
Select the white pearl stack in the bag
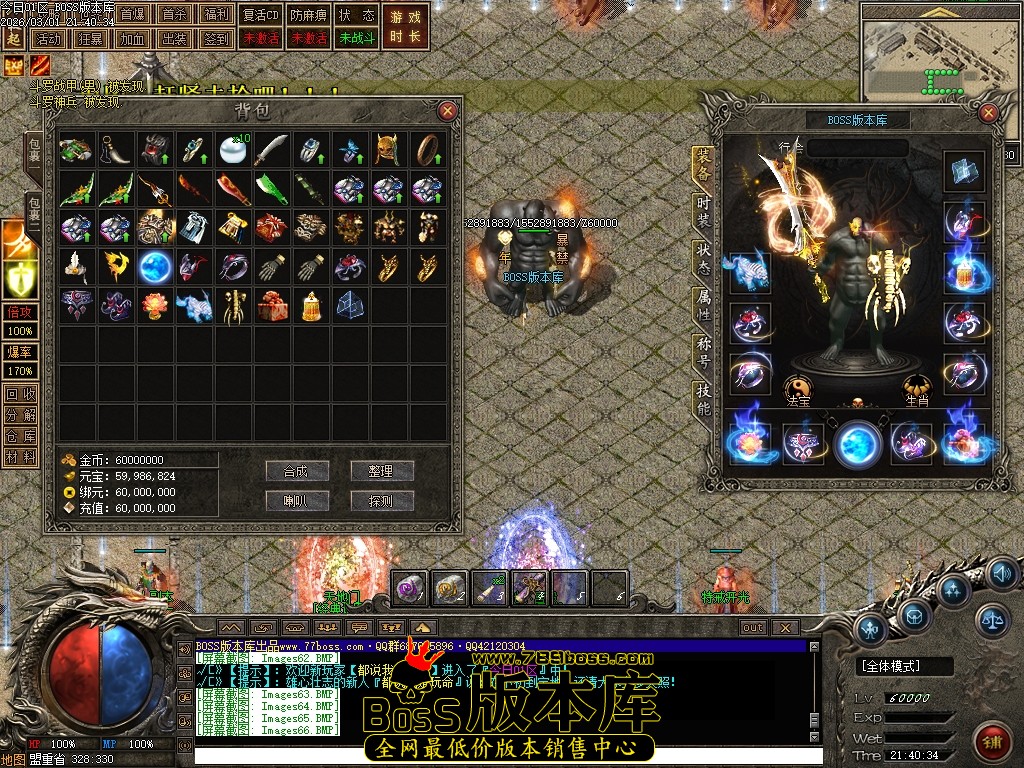coord(232,150)
